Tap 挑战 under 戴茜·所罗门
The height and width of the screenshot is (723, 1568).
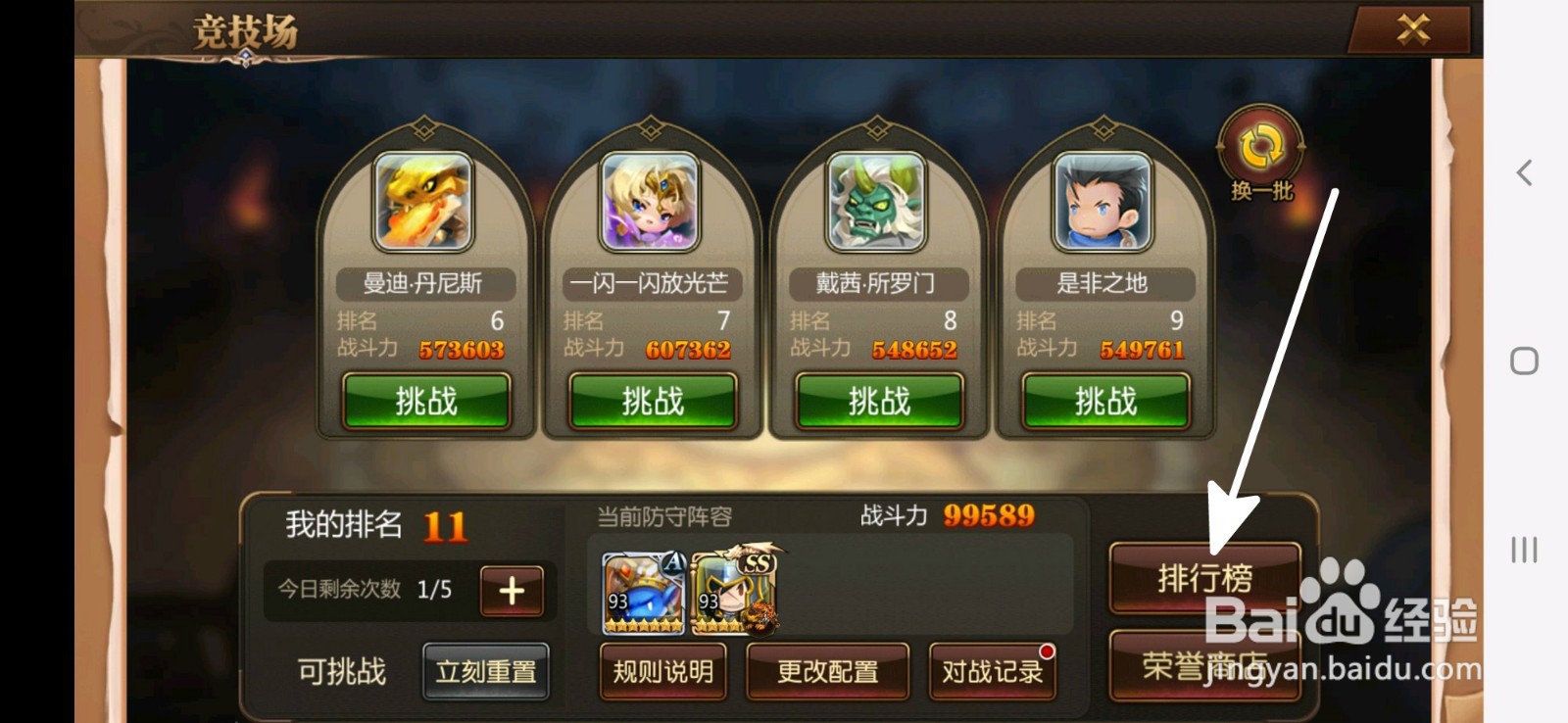point(878,401)
